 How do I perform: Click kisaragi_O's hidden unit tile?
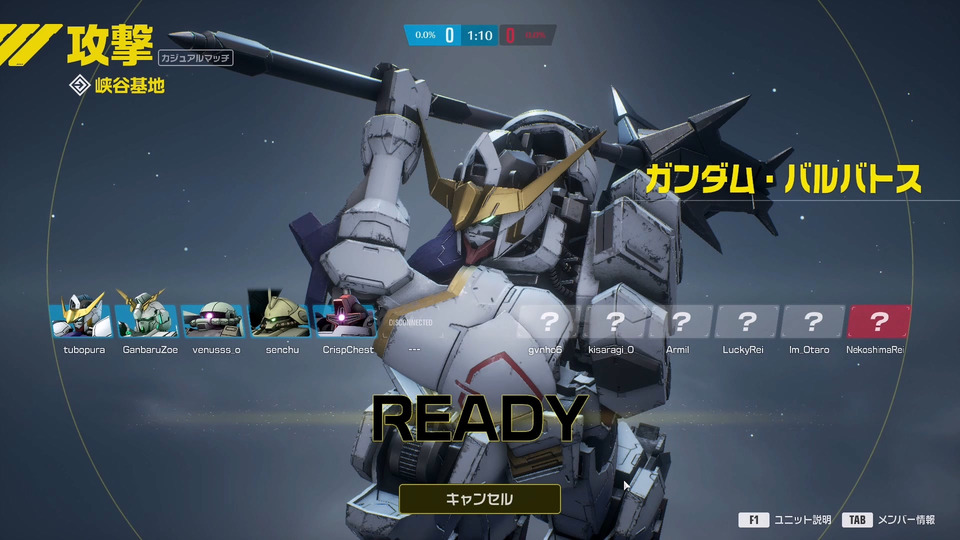tap(614, 321)
